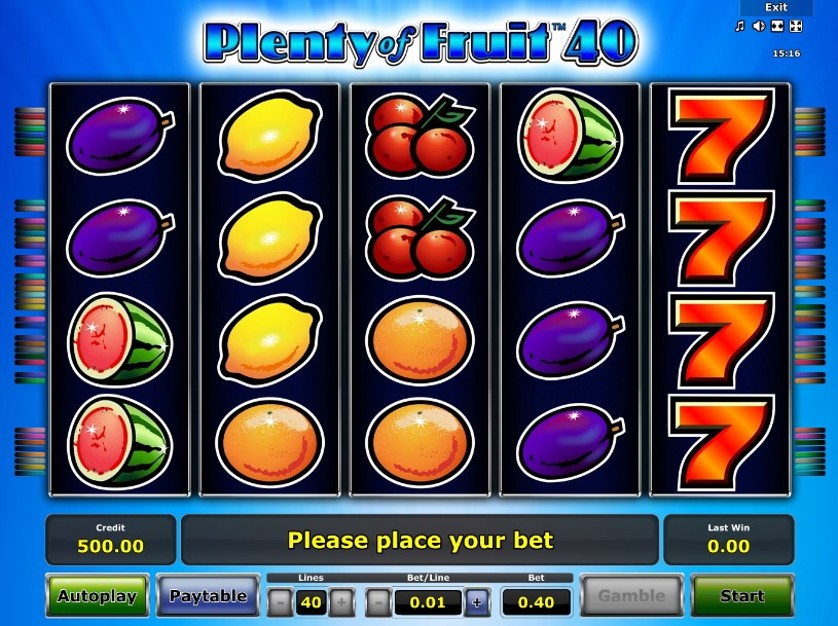Click the greyed-out Gamble button
This screenshot has height=626, width=838.
point(631,596)
